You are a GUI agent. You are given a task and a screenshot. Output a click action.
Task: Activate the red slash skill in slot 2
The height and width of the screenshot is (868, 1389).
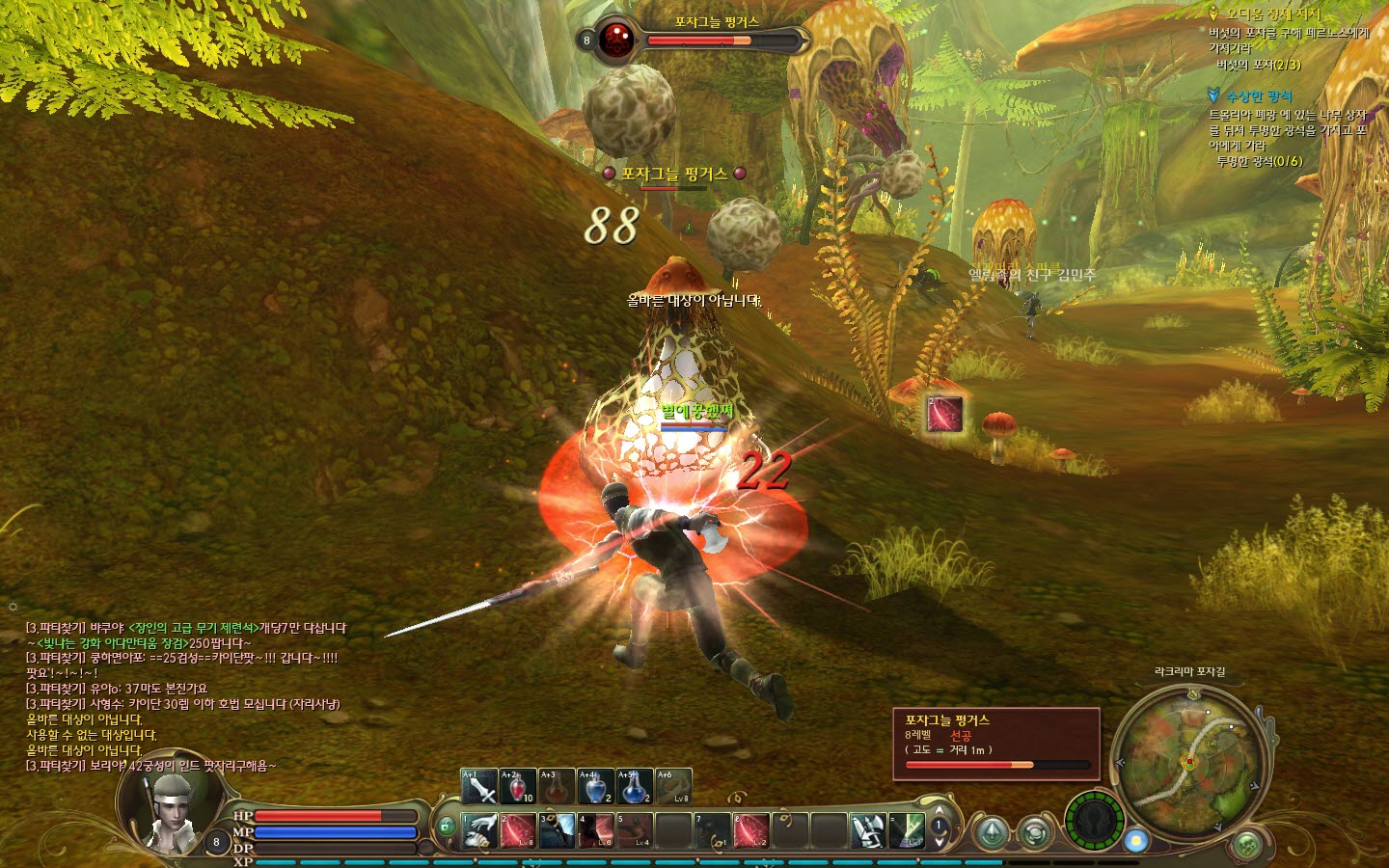[x=518, y=830]
